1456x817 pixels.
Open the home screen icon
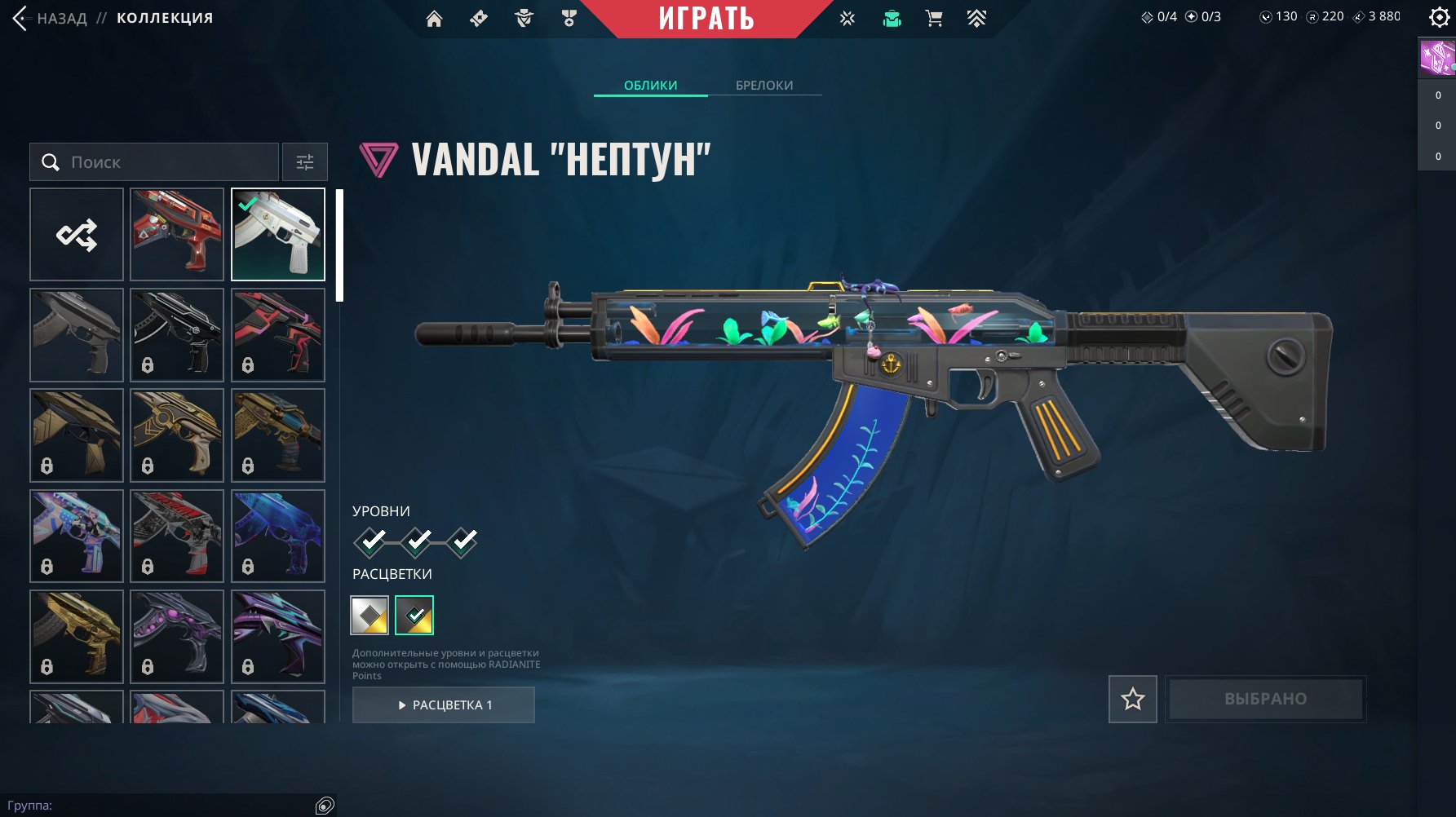point(434,18)
